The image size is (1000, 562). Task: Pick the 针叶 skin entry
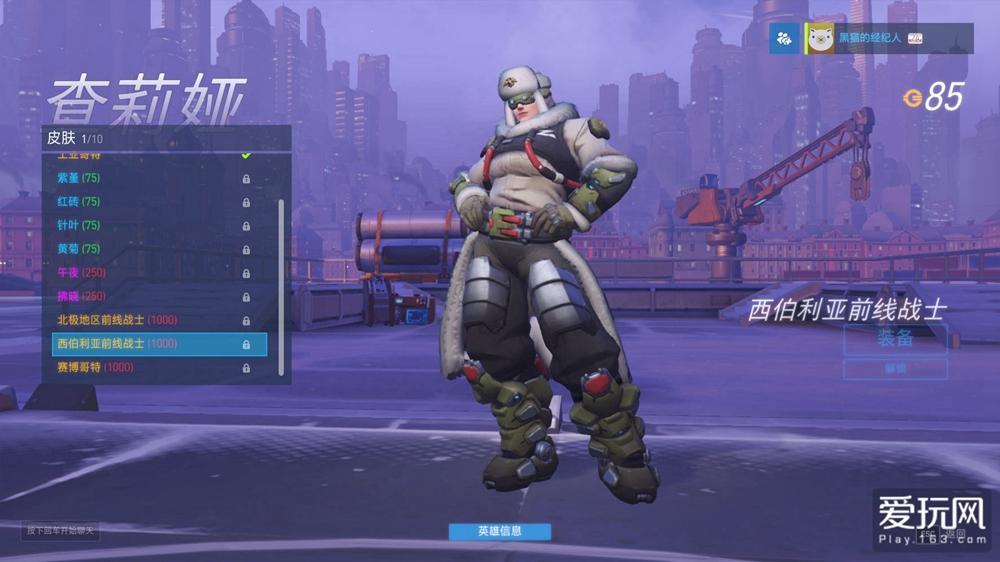[150, 225]
